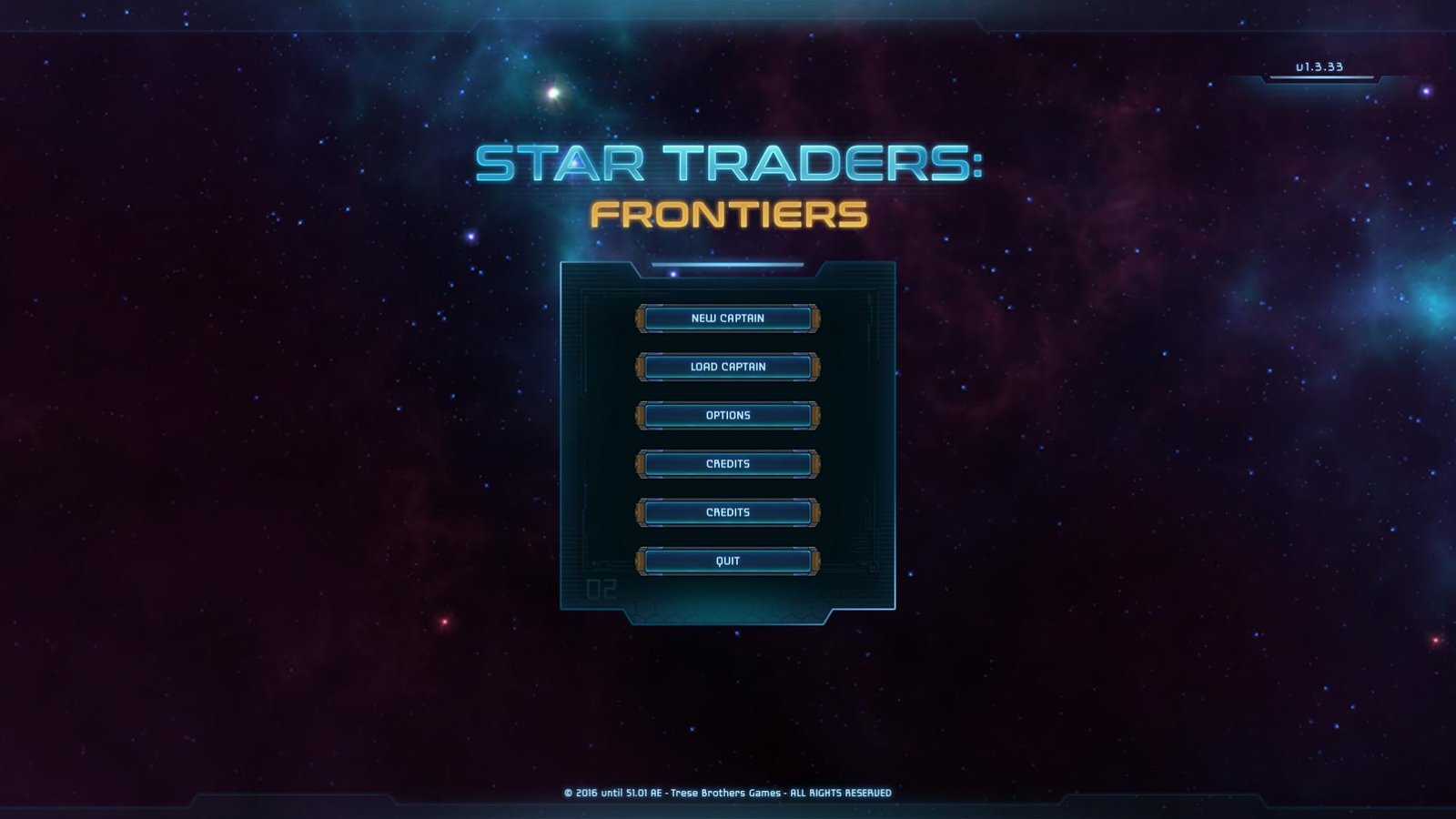Click the glowing bar below the version number
This screenshot has width=1456, height=819.
tap(1319, 79)
